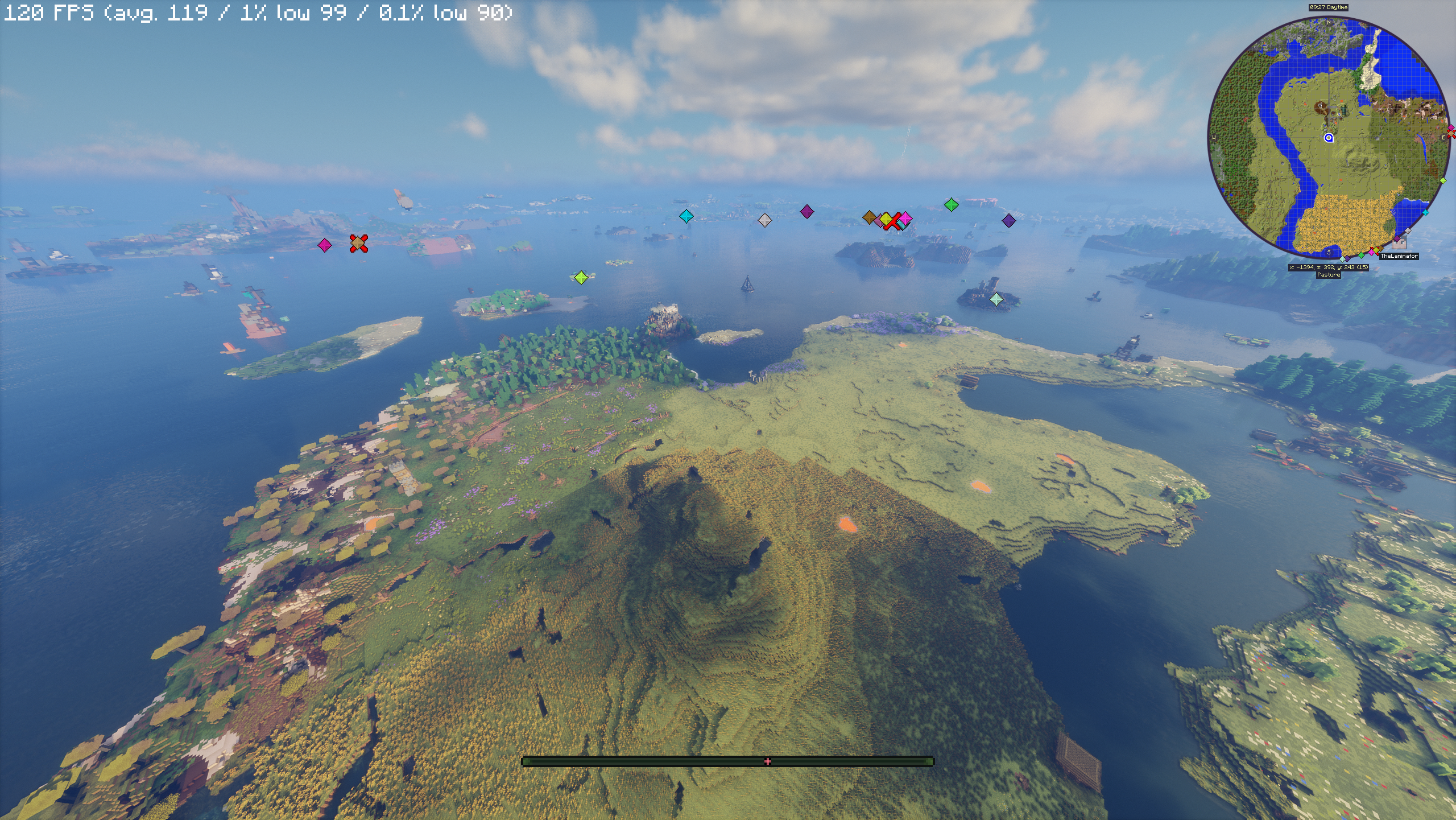Select the brown waypoint diamond in the clustered group
Viewport: 1456px width, 820px height.
(869, 217)
